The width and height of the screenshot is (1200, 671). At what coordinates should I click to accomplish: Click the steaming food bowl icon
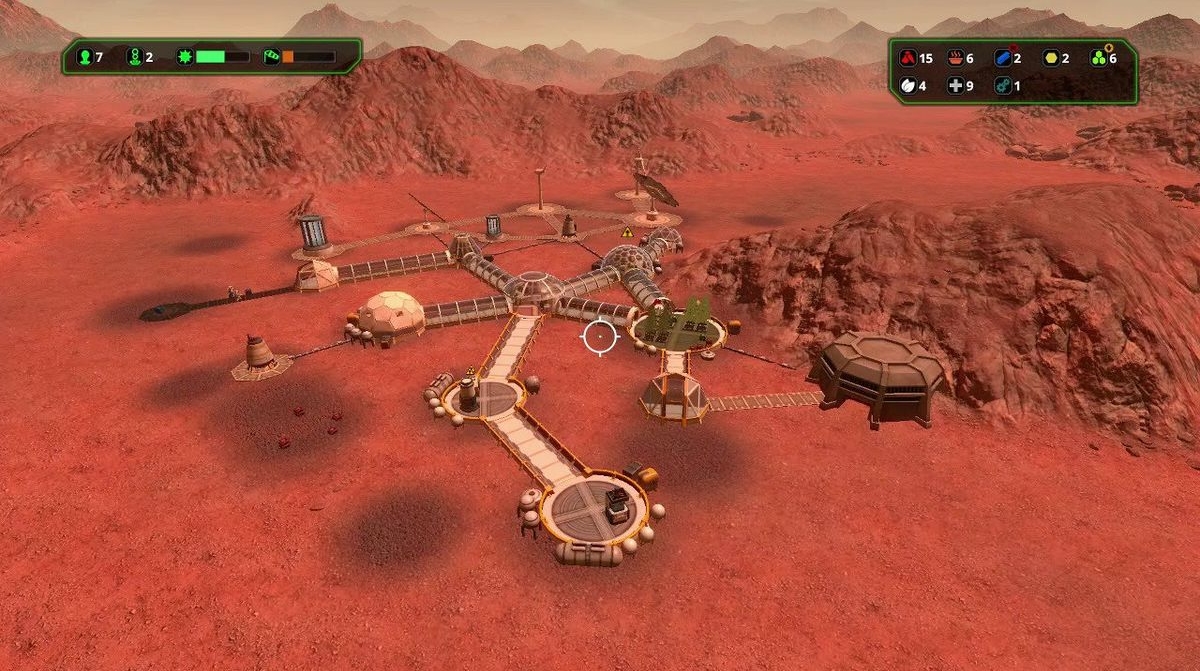coord(955,58)
